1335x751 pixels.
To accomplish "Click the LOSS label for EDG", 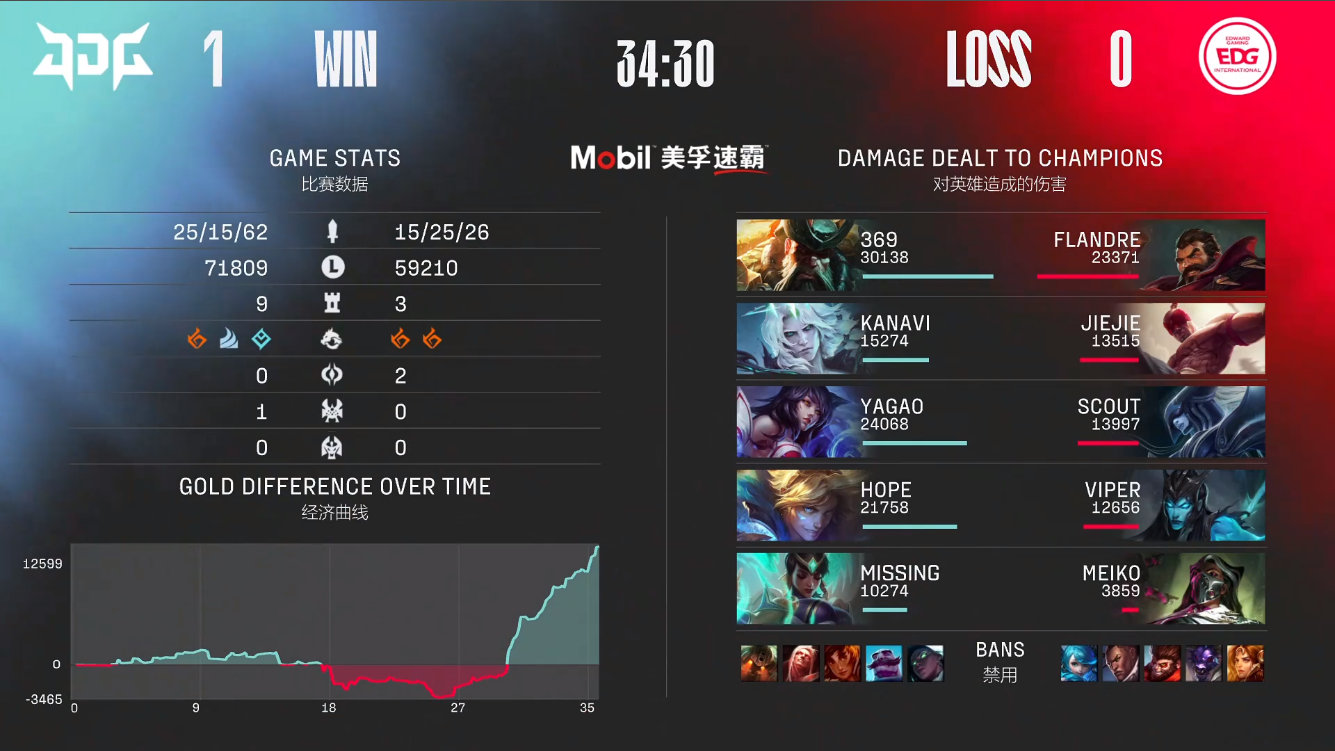I will click(989, 57).
